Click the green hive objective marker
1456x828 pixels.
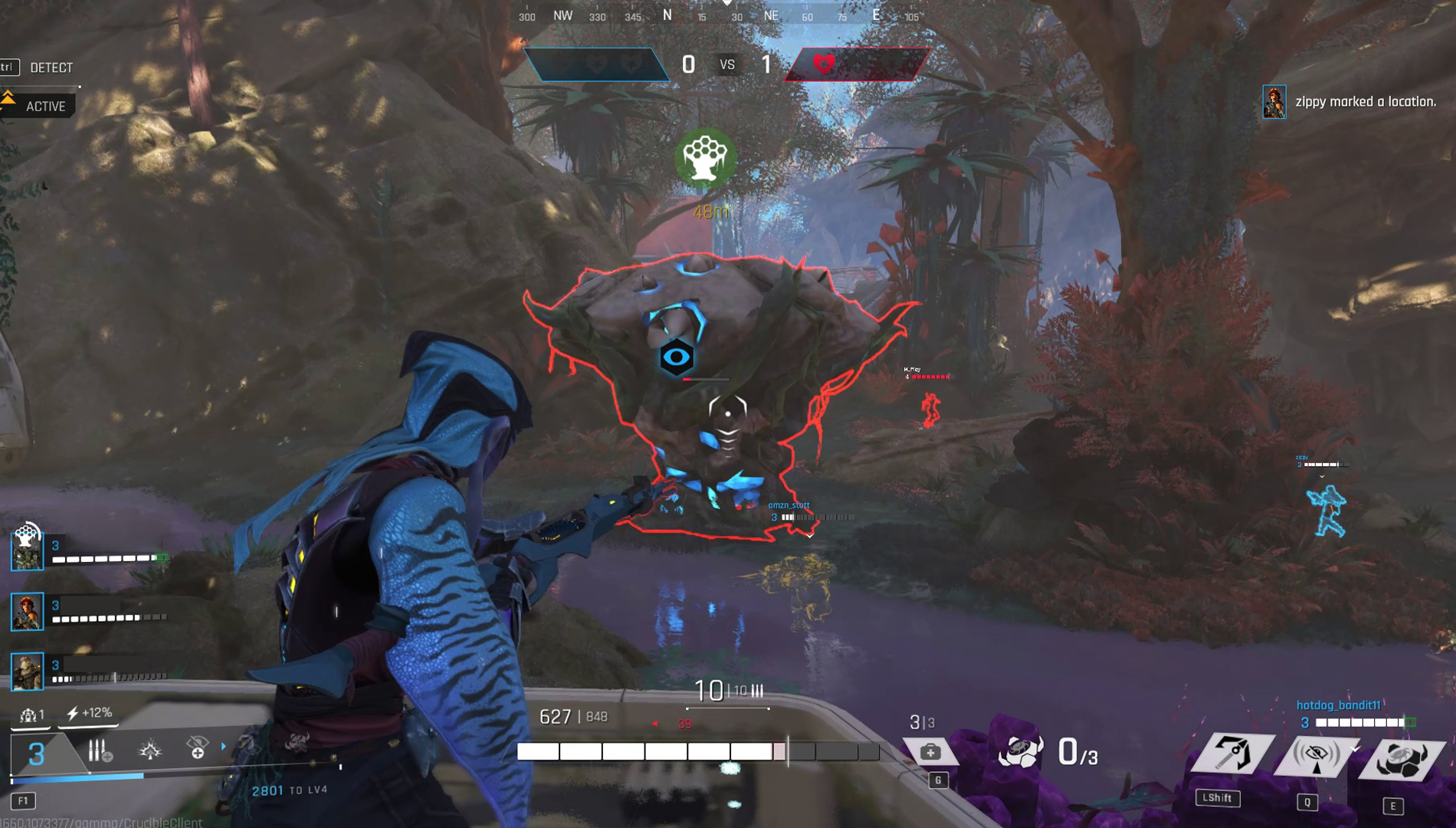click(705, 159)
